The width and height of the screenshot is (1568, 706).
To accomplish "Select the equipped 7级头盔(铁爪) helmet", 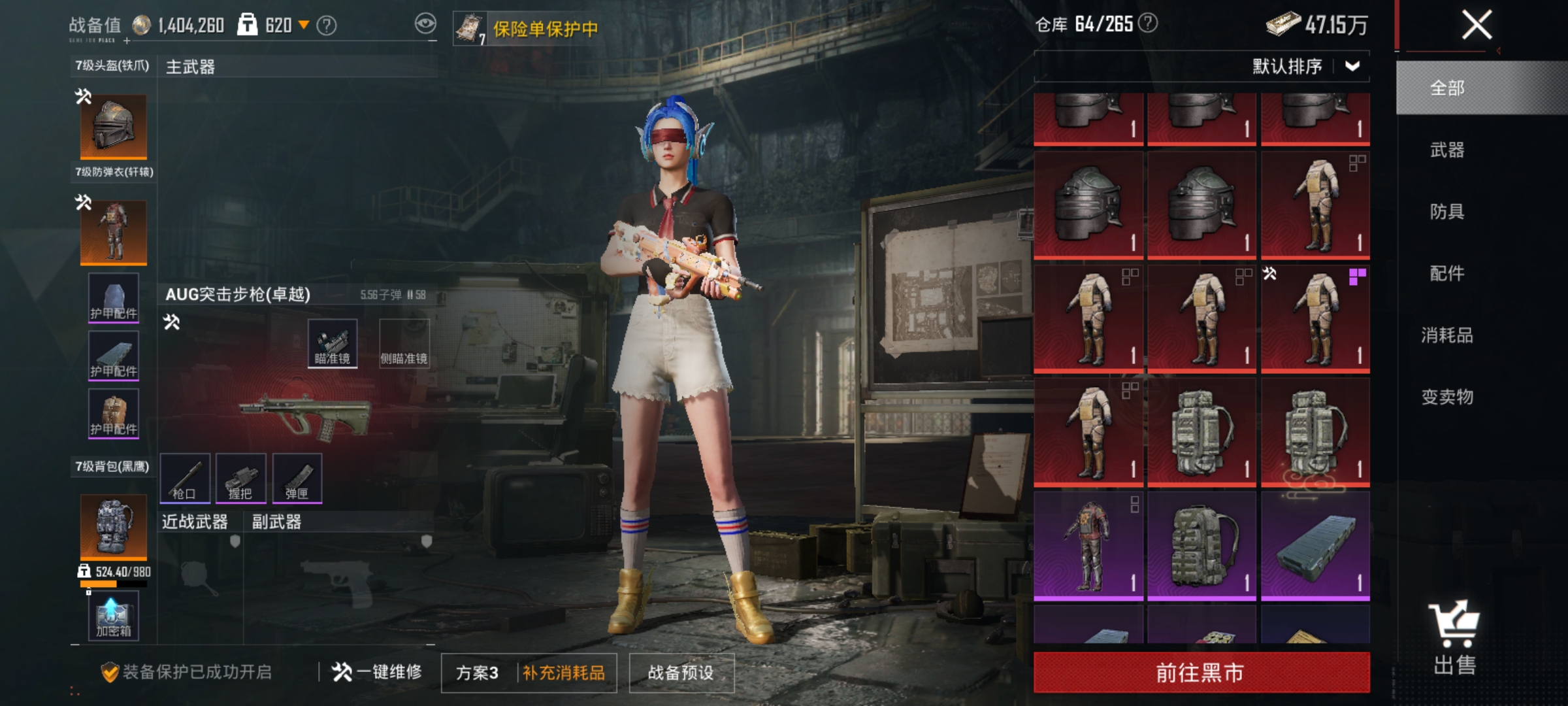I will pos(112,127).
